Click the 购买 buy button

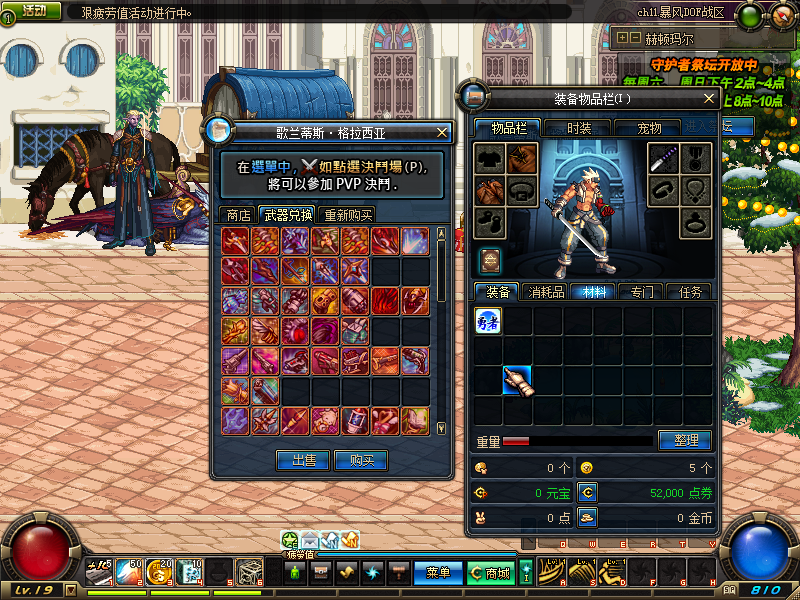tap(360, 460)
